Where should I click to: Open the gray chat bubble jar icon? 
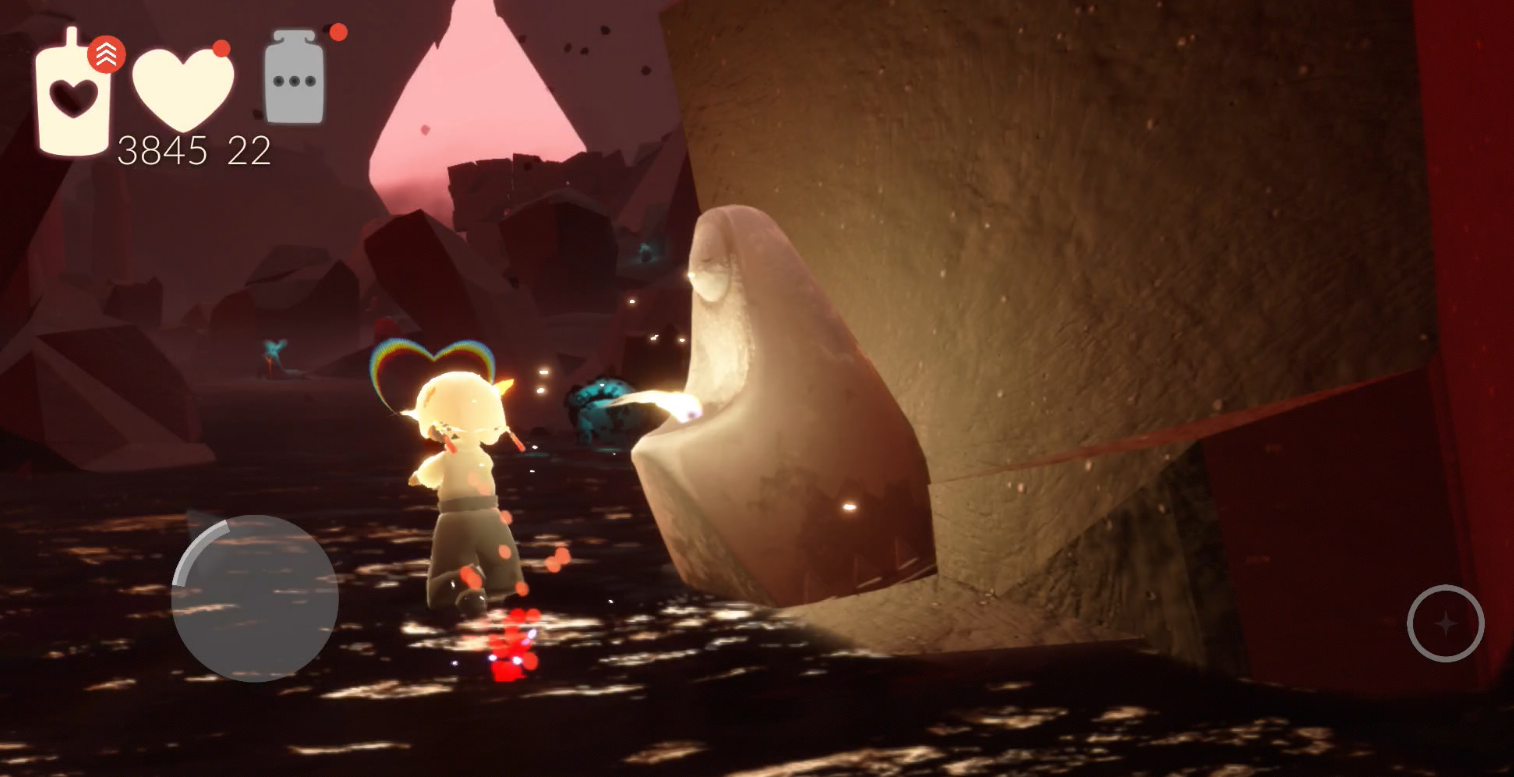tap(295, 80)
